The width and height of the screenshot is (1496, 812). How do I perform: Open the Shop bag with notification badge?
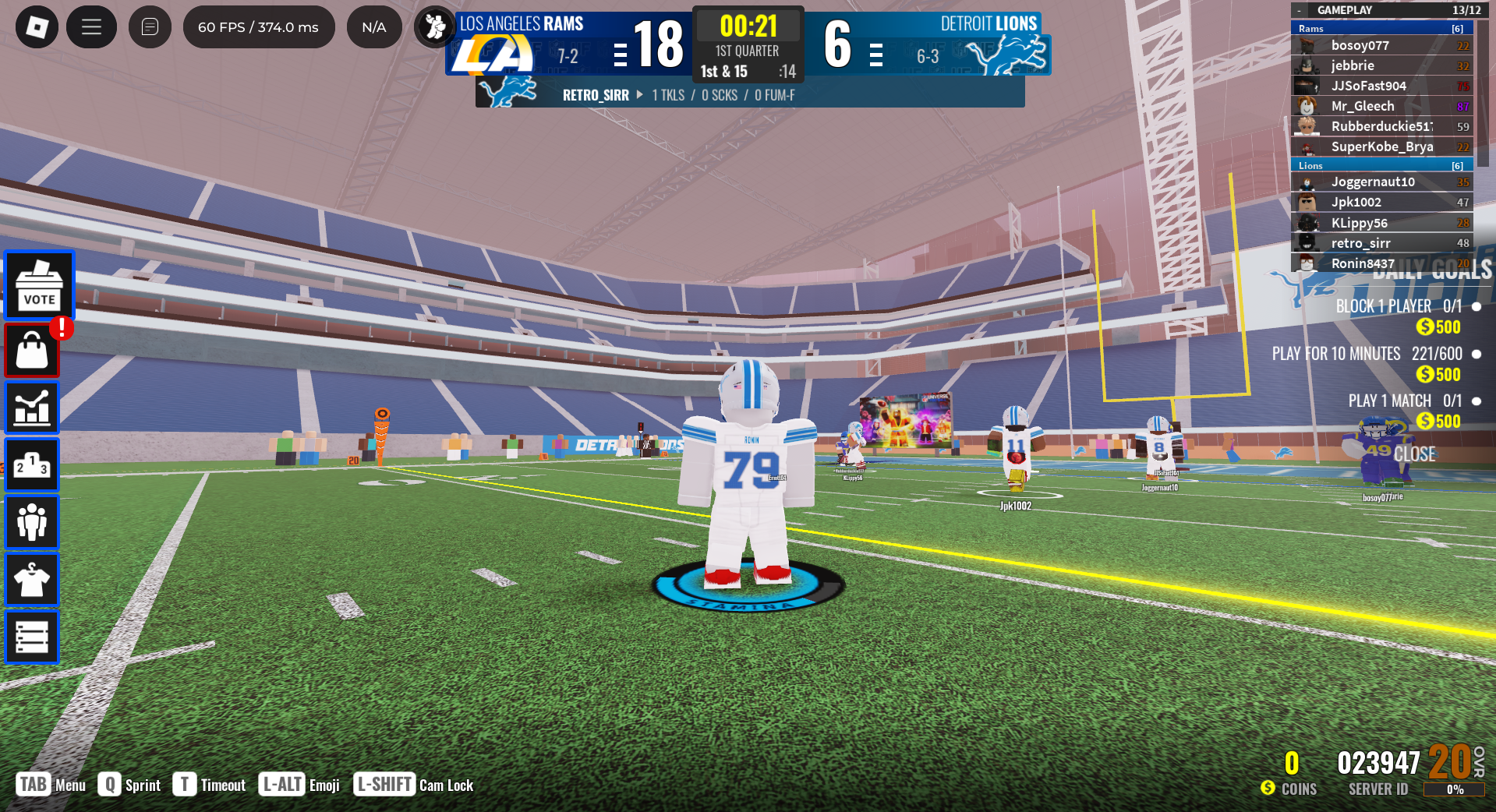(x=32, y=350)
